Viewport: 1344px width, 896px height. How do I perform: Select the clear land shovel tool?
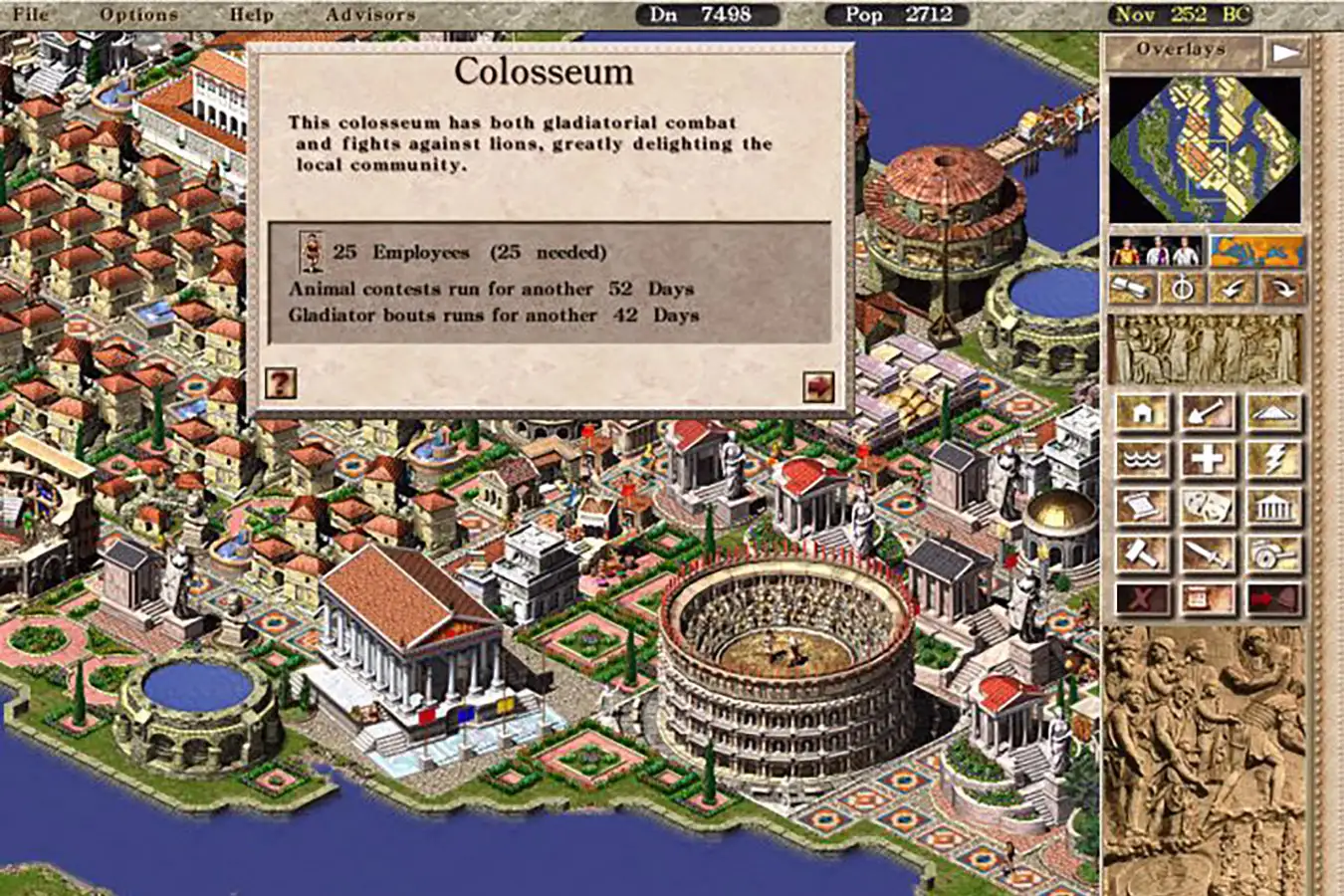click(x=1207, y=412)
